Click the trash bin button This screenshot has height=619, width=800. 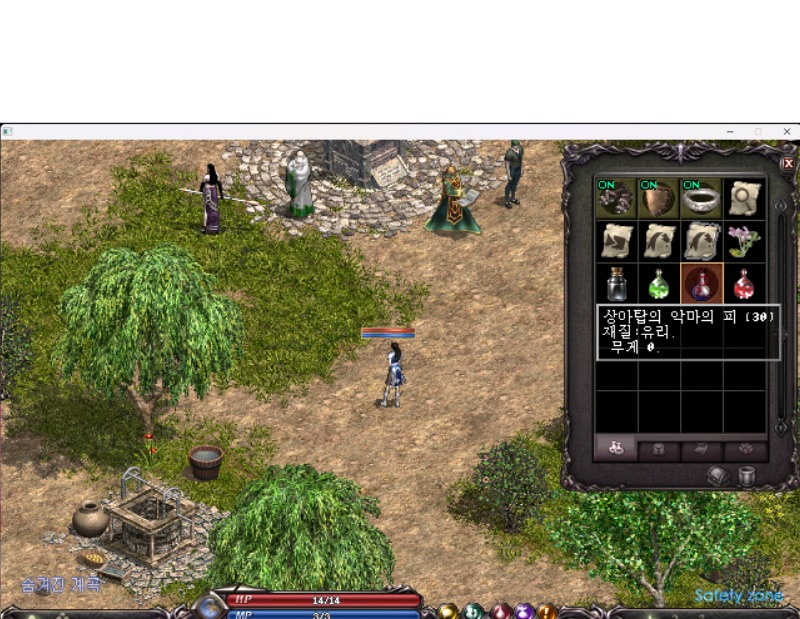pos(746,476)
